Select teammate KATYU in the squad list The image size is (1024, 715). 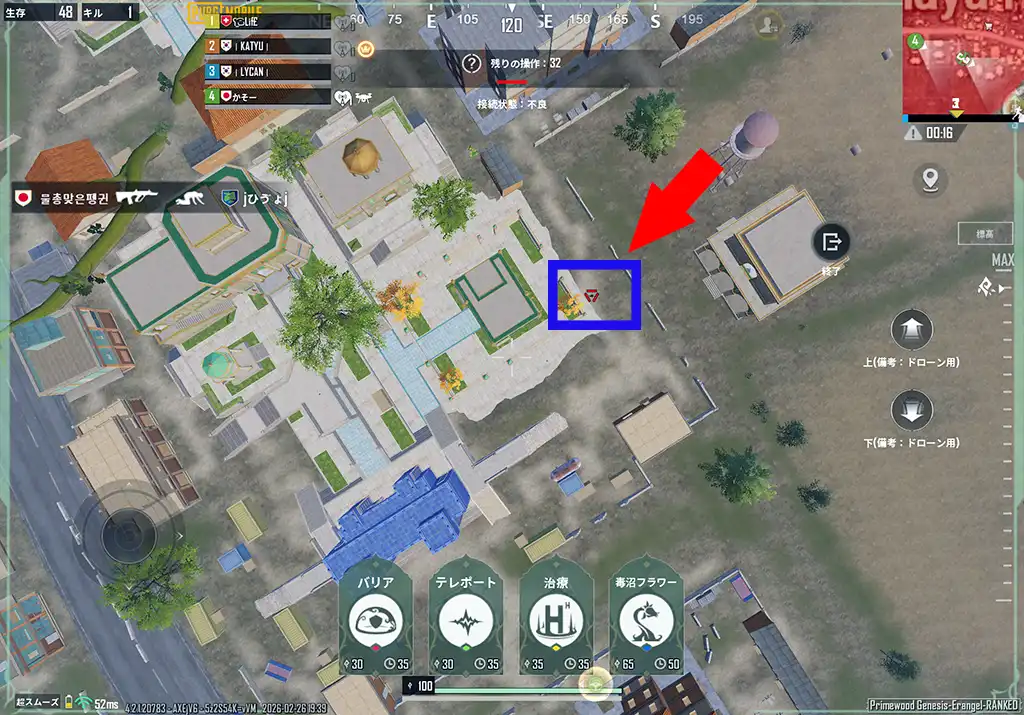click(268, 46)
